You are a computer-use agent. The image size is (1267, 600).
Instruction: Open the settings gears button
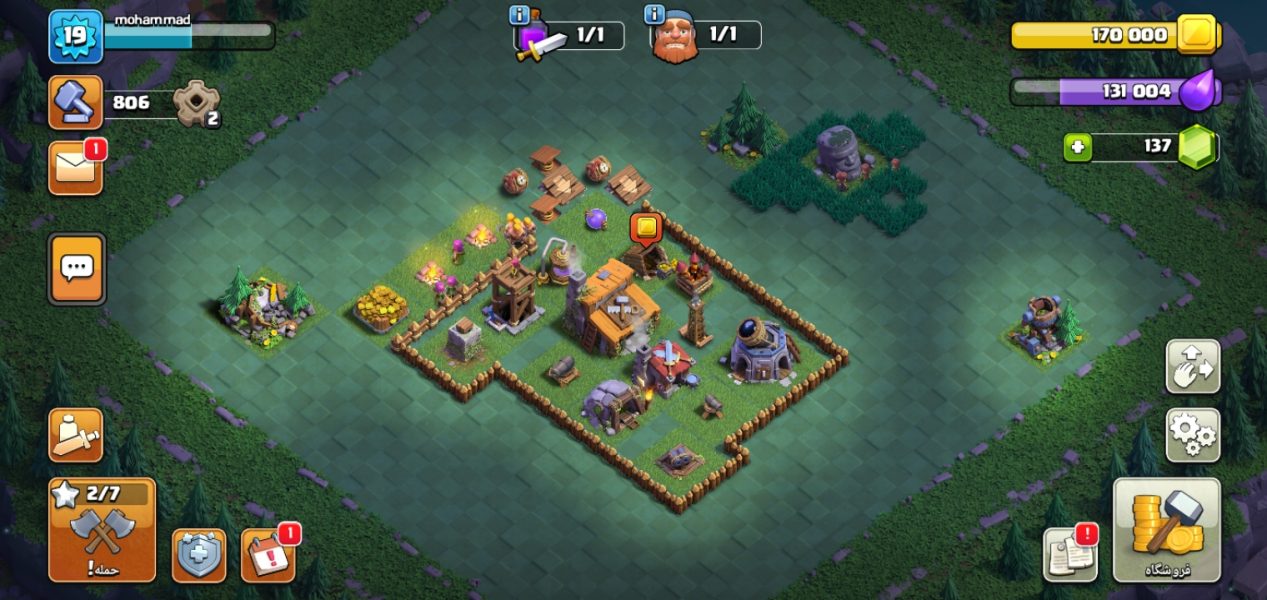tap(1192, 435)
